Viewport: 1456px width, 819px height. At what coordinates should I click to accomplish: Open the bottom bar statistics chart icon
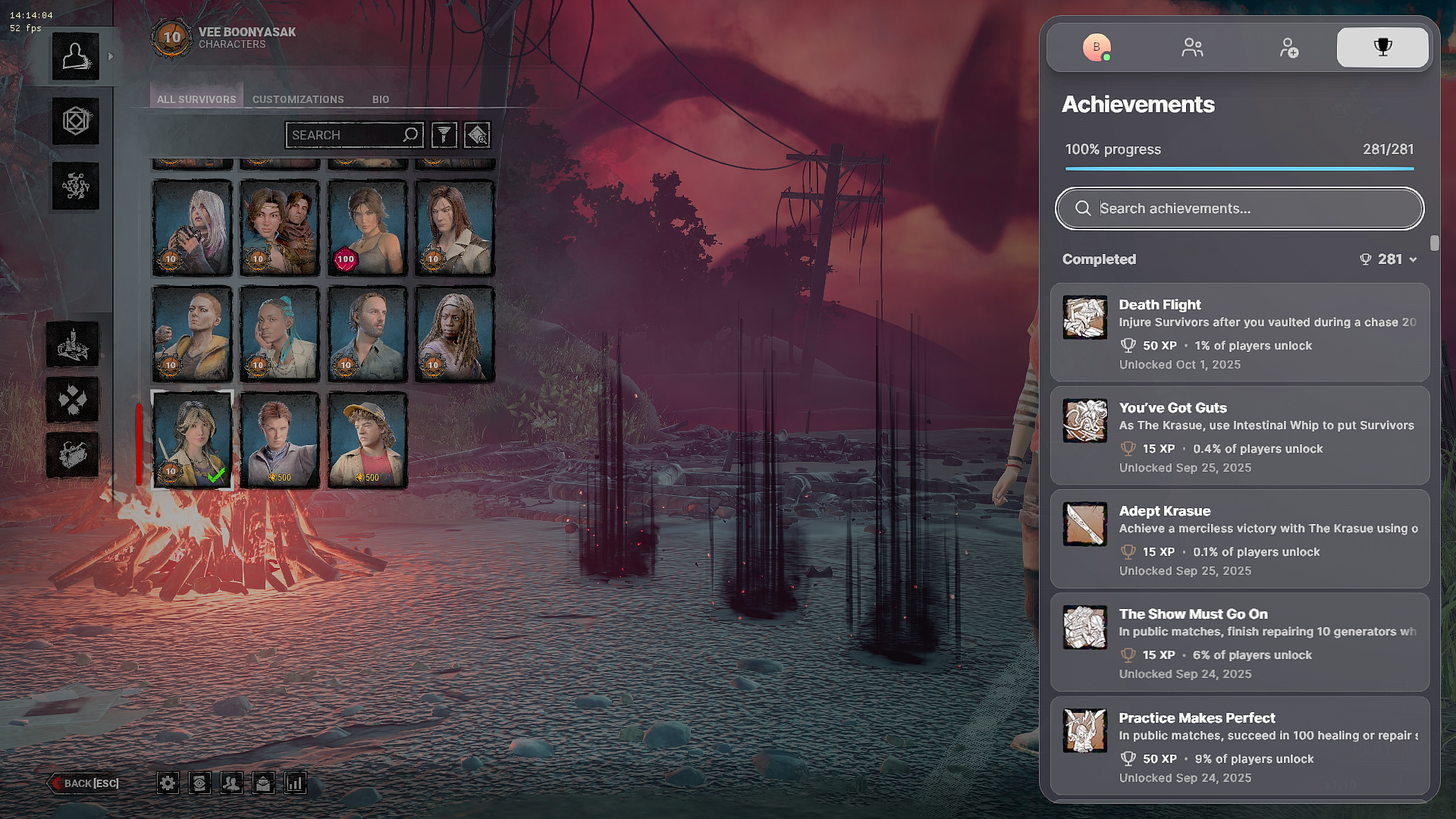[295, 783]
